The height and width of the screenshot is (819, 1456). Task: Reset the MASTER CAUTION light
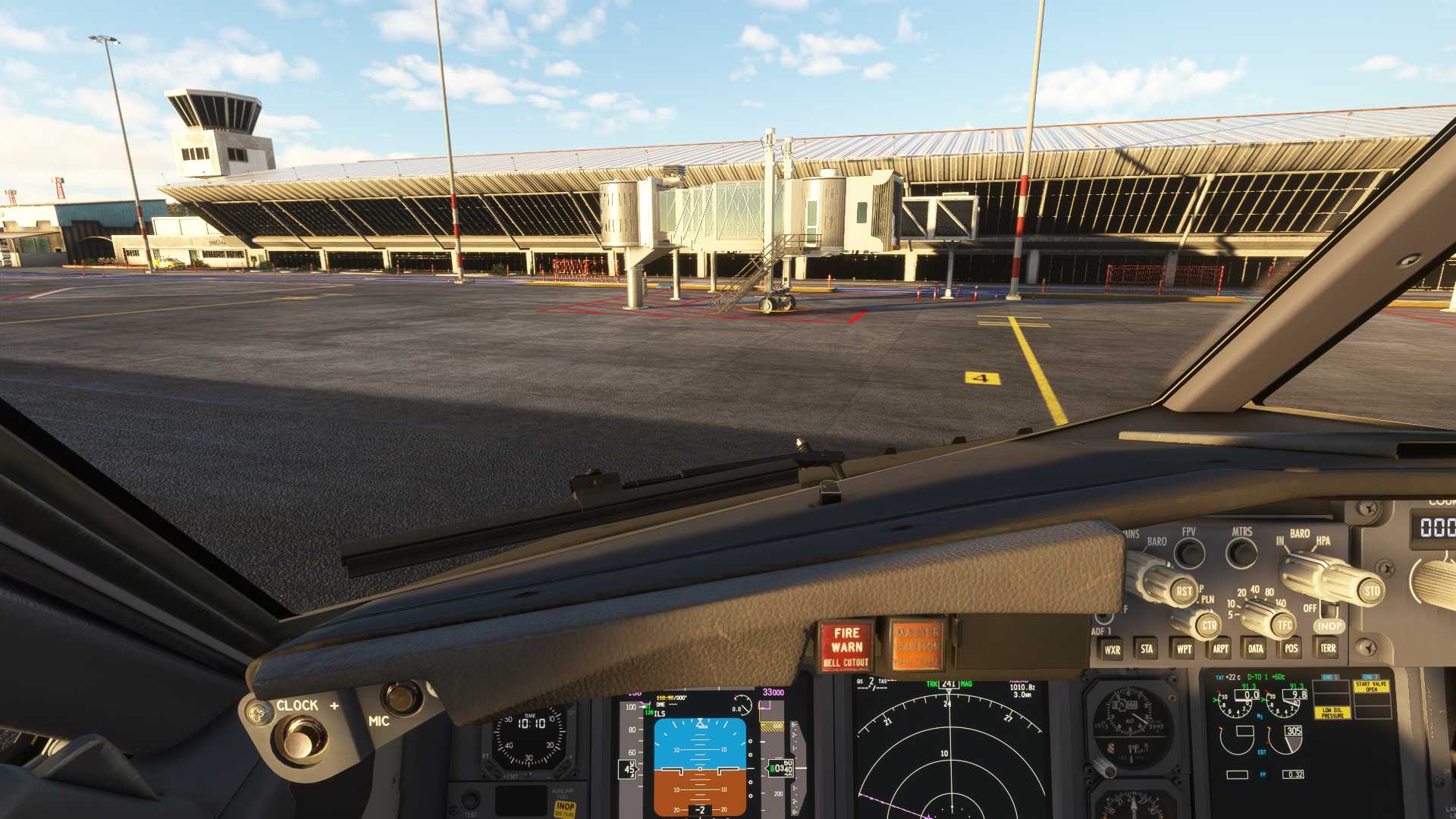tap(918, 646)
